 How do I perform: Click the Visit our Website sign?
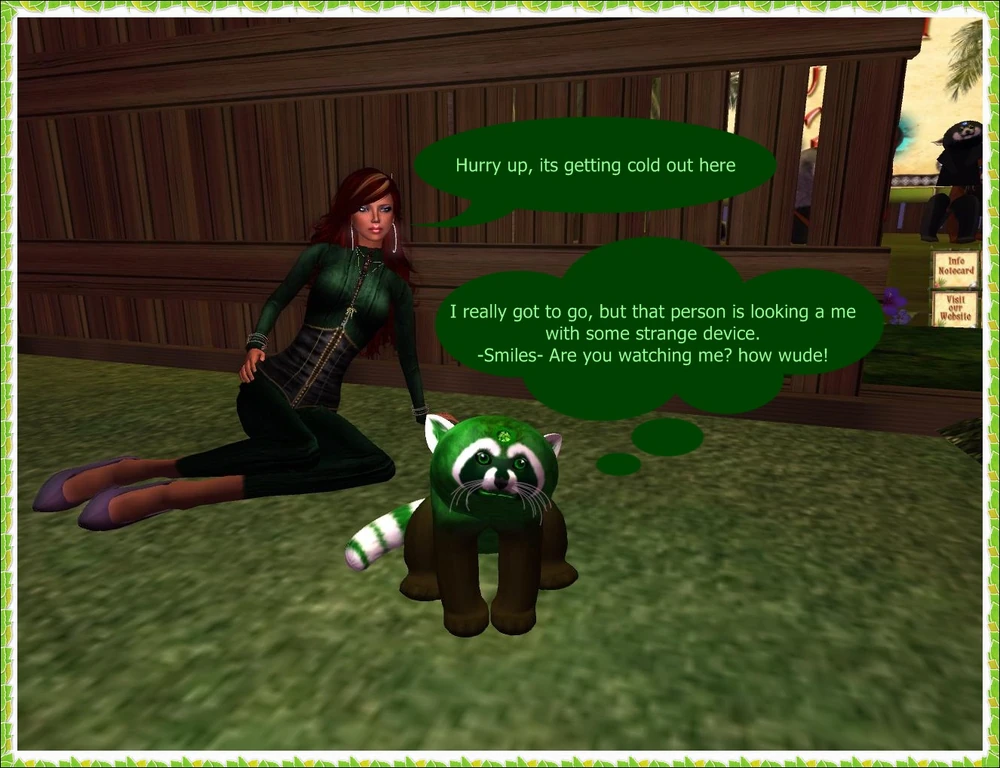[x=955, y=308]
